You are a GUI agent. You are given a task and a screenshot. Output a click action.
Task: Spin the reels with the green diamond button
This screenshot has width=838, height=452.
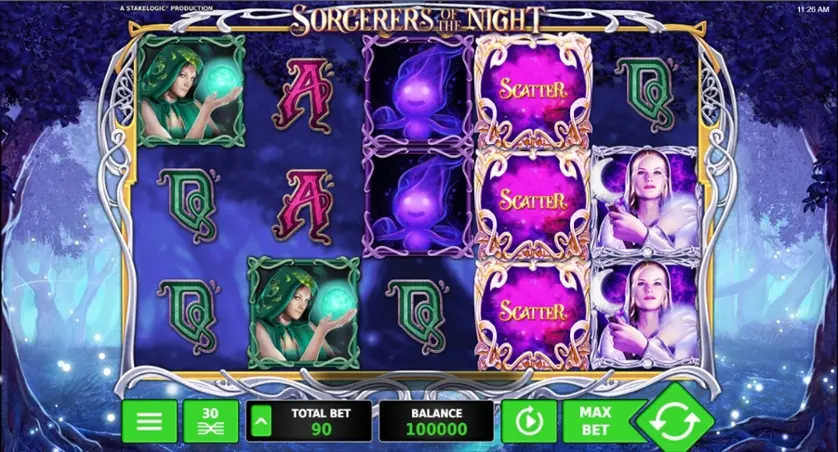click(675, 421)
